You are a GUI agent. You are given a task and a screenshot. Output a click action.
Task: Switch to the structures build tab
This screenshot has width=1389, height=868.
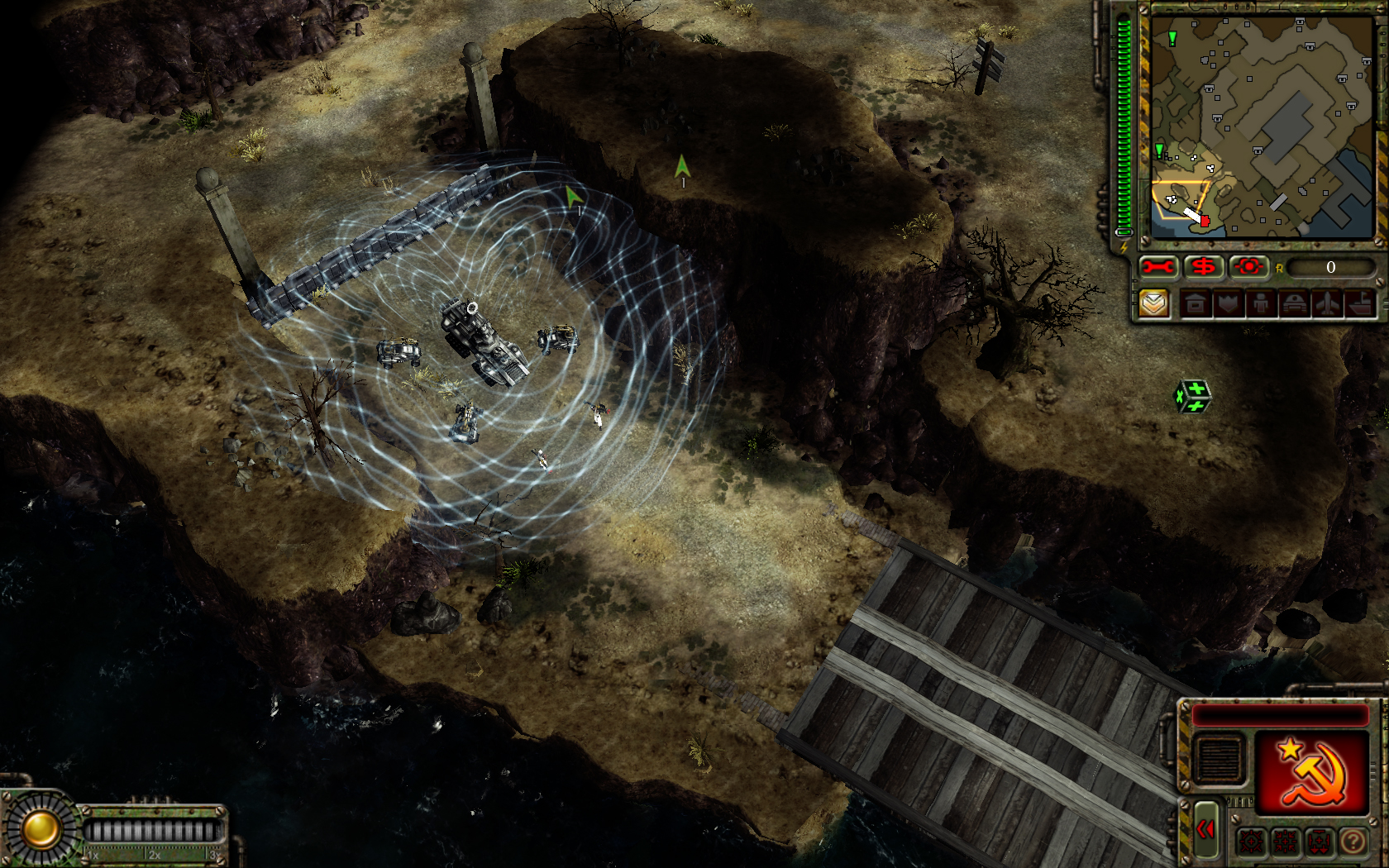(x=1196, y=304)
